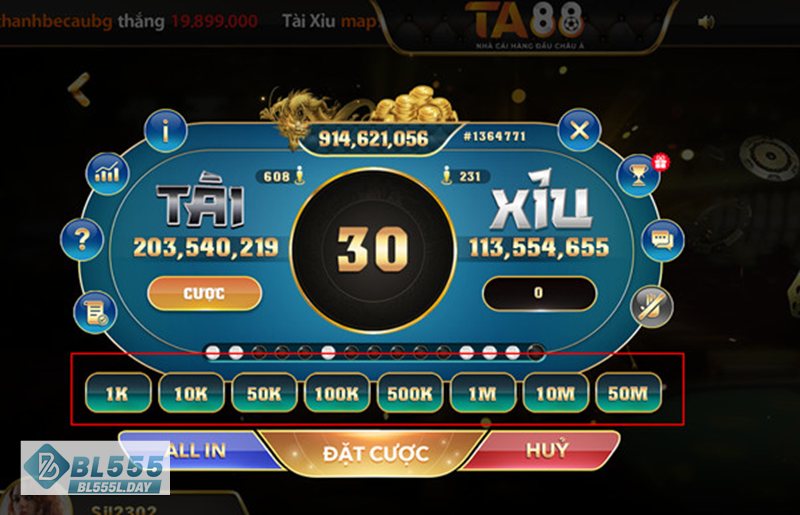Select the 100K bet amount

pyautogui.click(x=336, y=393)
